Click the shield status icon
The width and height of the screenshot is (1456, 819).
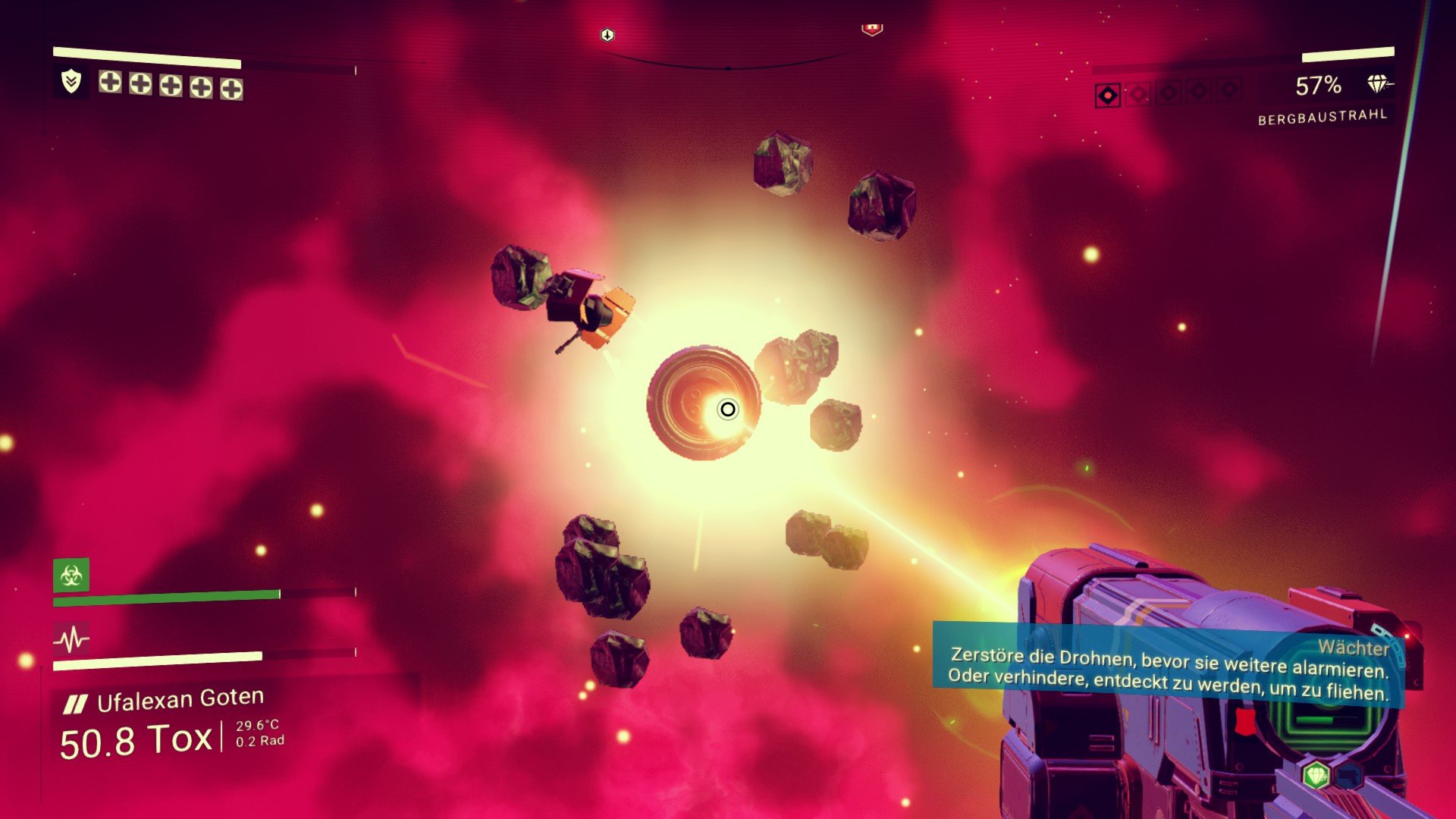(71, 81)
